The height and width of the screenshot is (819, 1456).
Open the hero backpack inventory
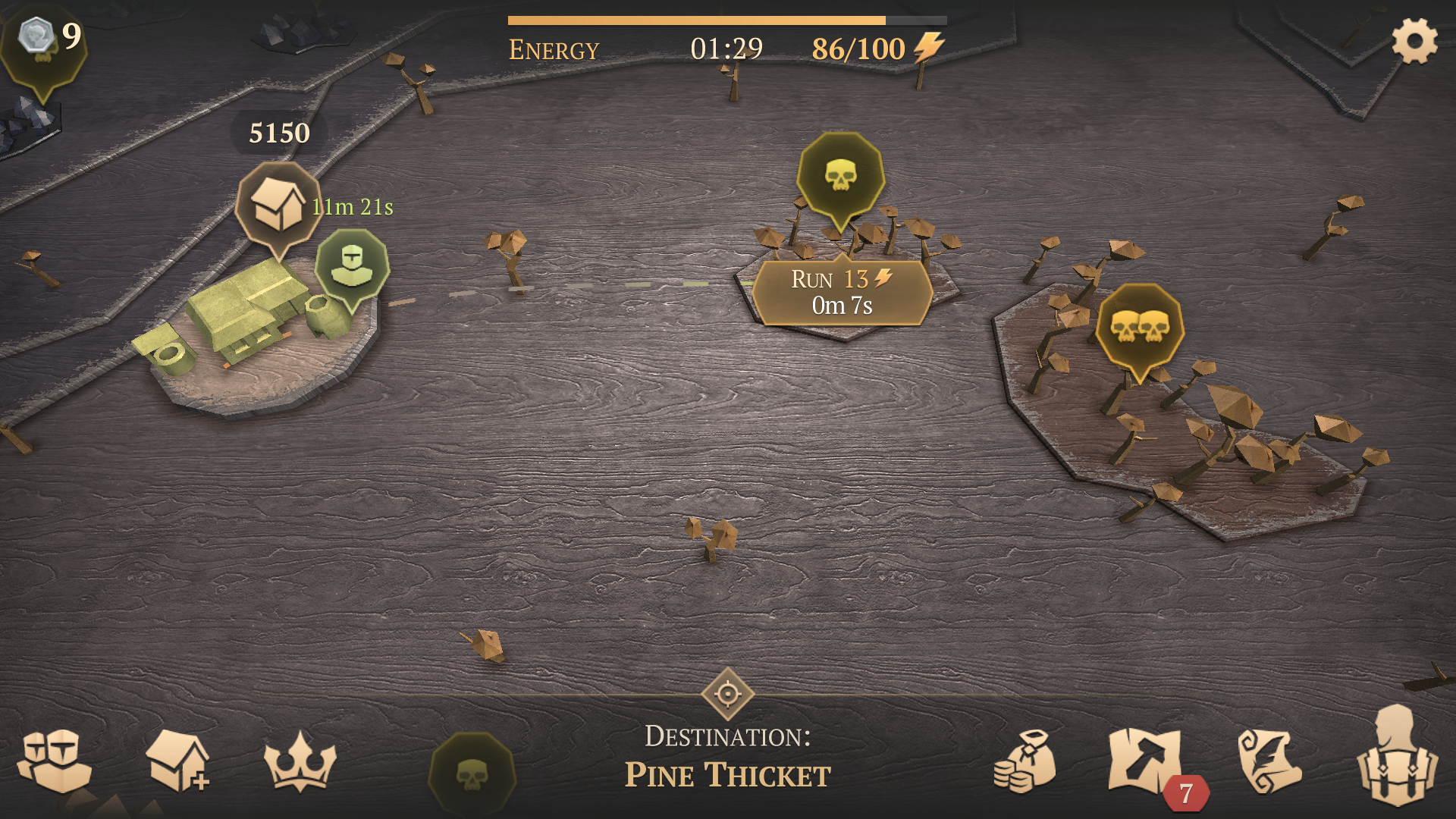(1396, 757)
